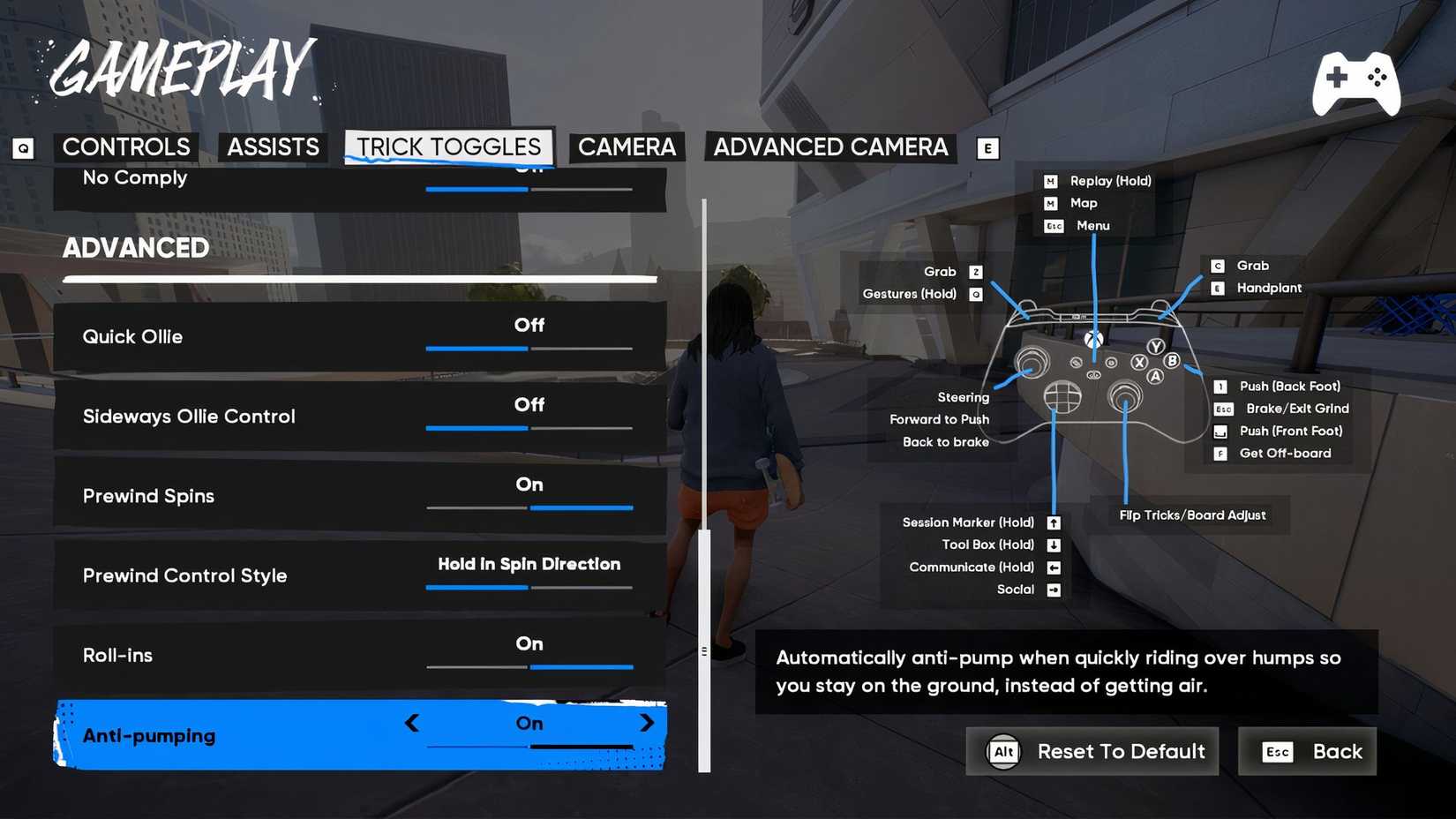1456x819 pixels.
Task: Open the Assists tab
Action: coord(273,147)
